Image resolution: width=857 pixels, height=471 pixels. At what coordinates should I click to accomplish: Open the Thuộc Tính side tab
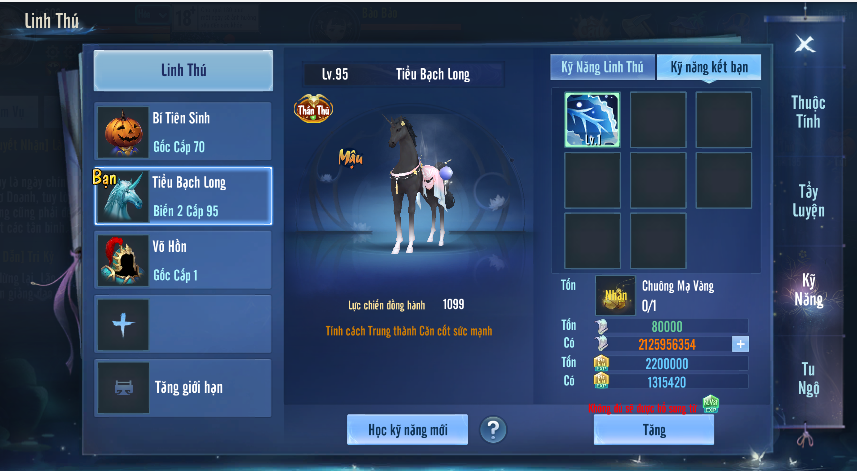(x=807, y=112)
